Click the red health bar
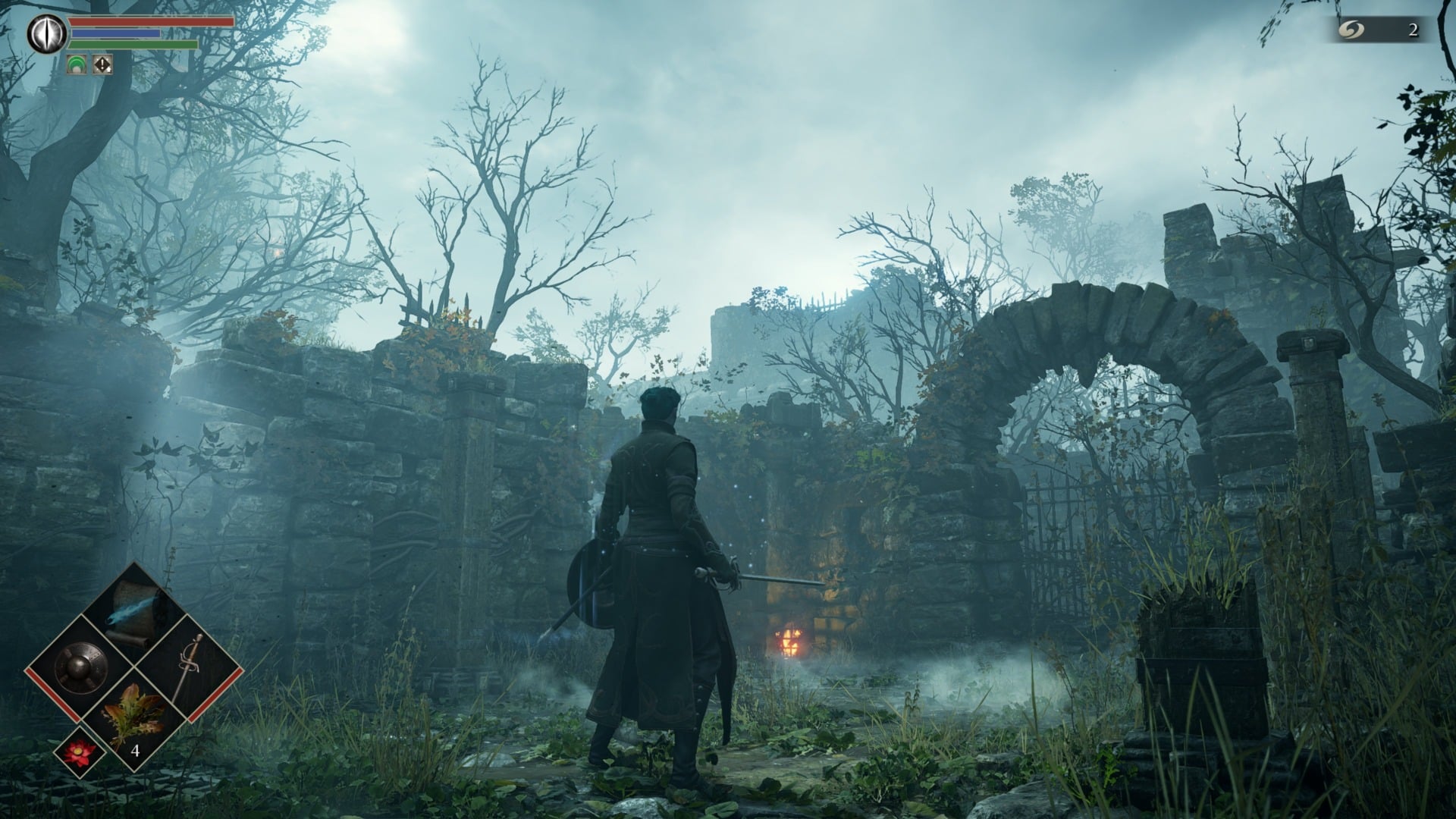The width and height of the screenshot is (1456, 819). tap(138, 21)
